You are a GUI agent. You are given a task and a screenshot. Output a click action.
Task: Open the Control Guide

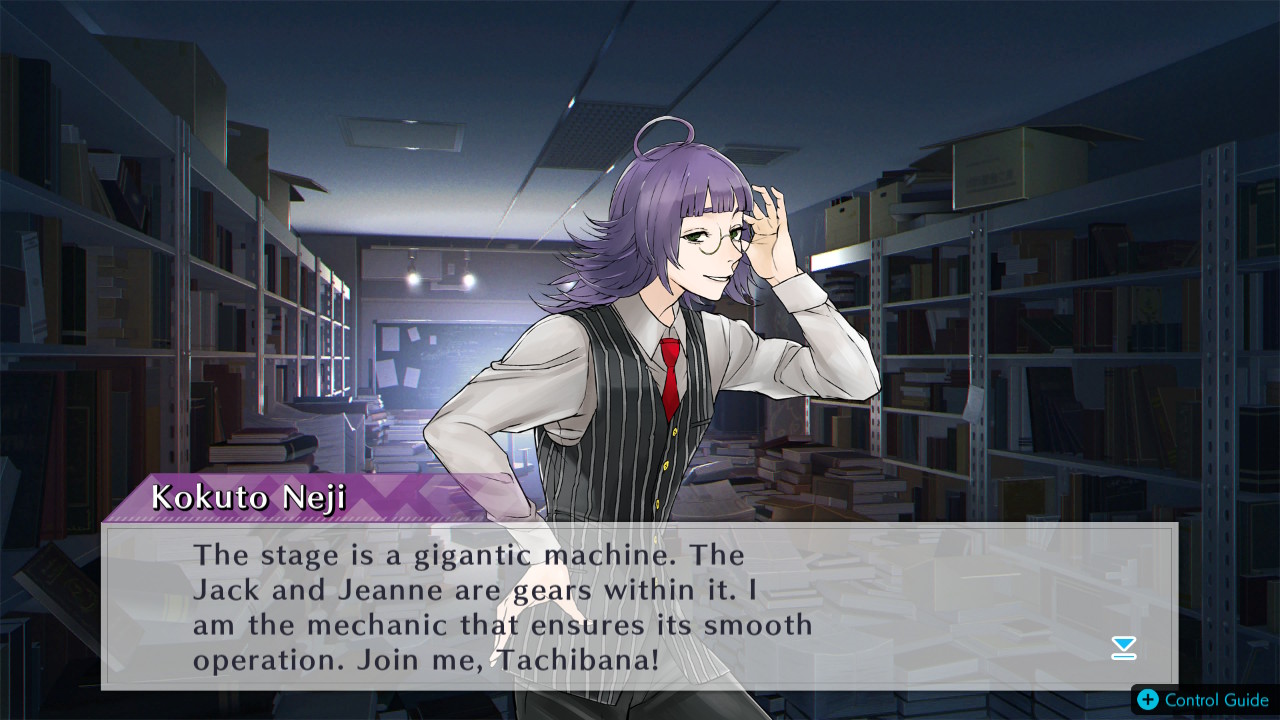[x=1204, y=699]
